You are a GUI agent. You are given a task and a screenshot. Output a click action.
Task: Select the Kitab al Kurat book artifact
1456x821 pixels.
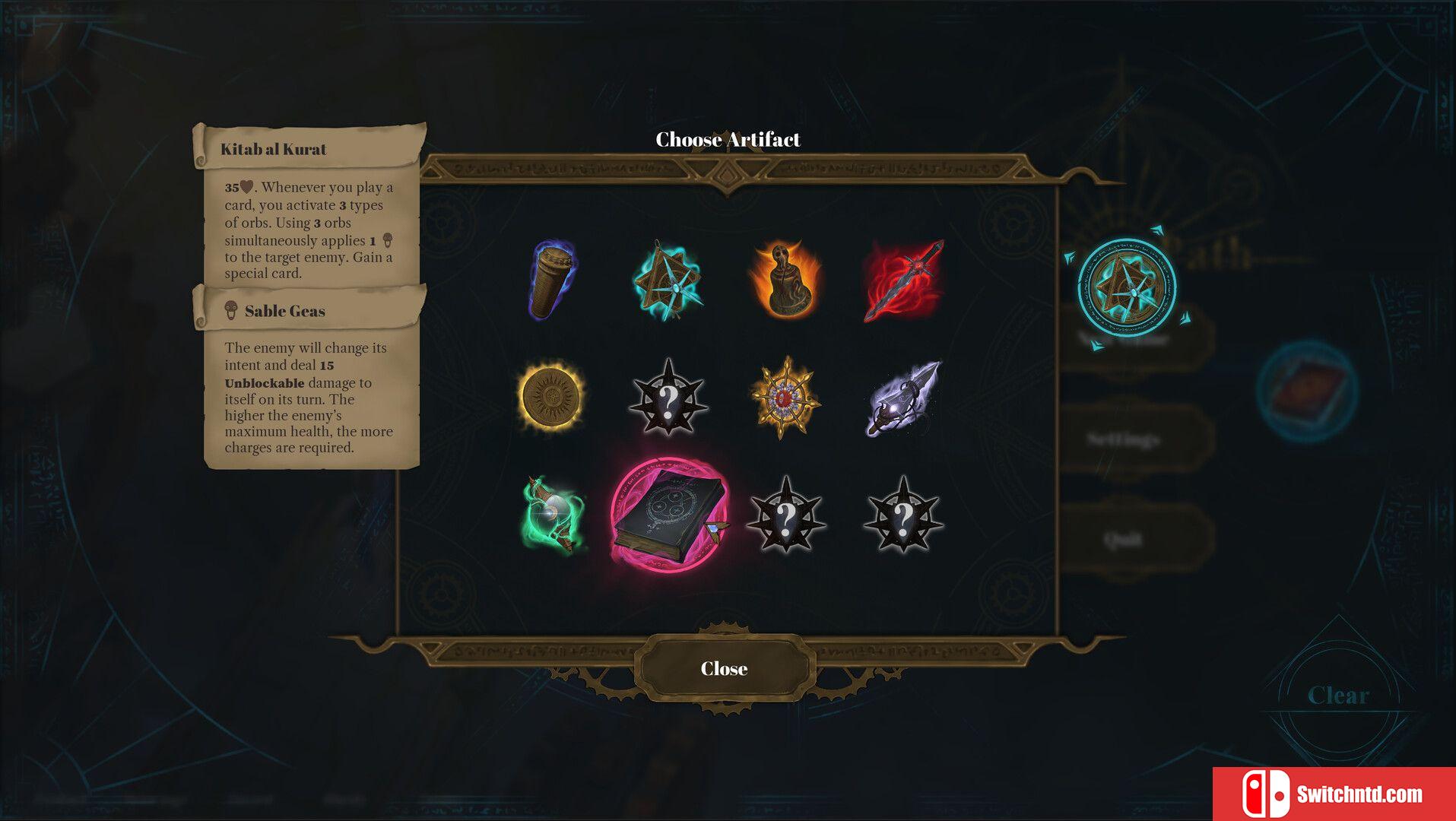(x=668, y=515)
